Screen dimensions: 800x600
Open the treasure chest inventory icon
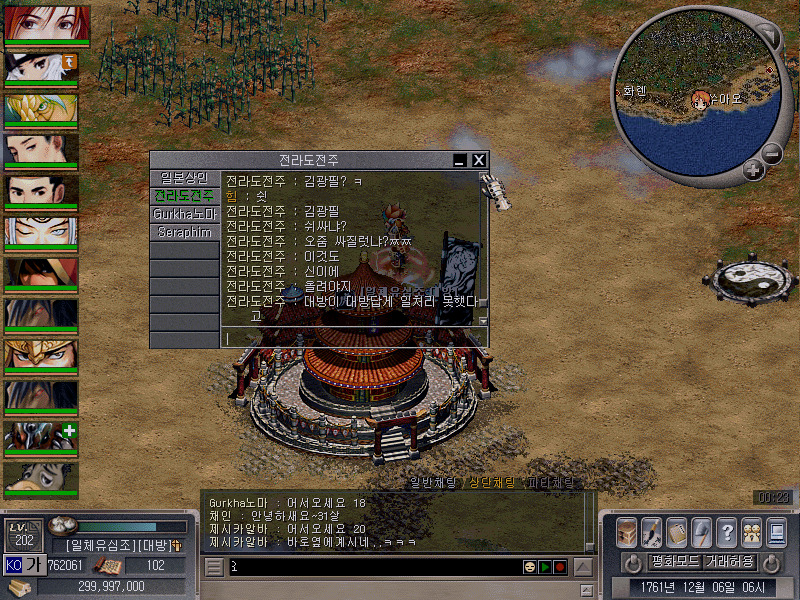click(627, 531)
